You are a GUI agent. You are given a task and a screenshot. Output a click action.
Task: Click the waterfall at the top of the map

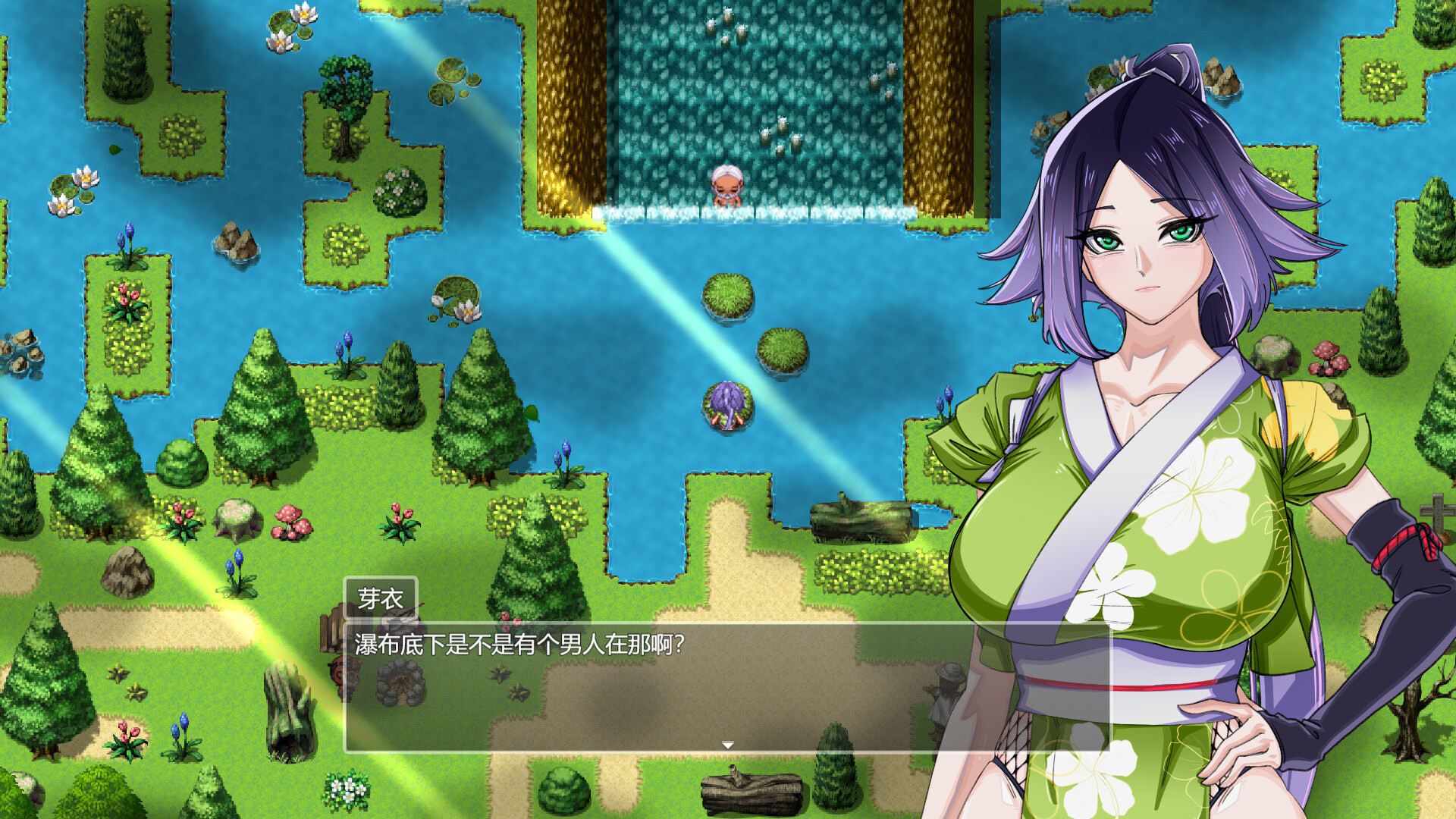[758, 99]
